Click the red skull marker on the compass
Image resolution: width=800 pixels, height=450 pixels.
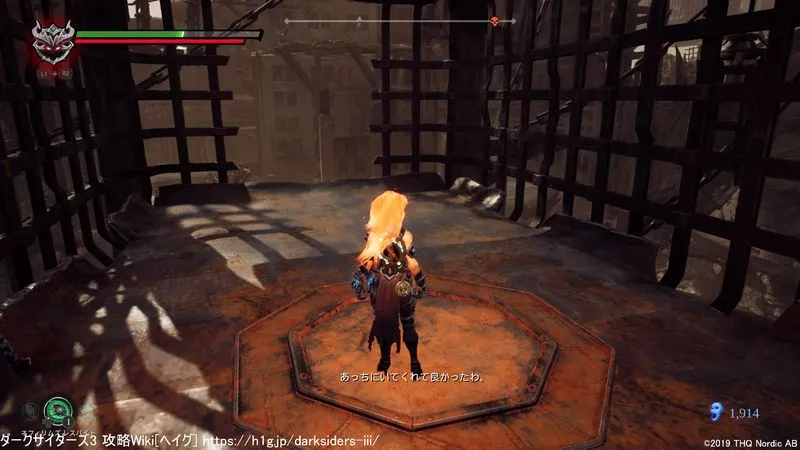click(x=494, y=21)
